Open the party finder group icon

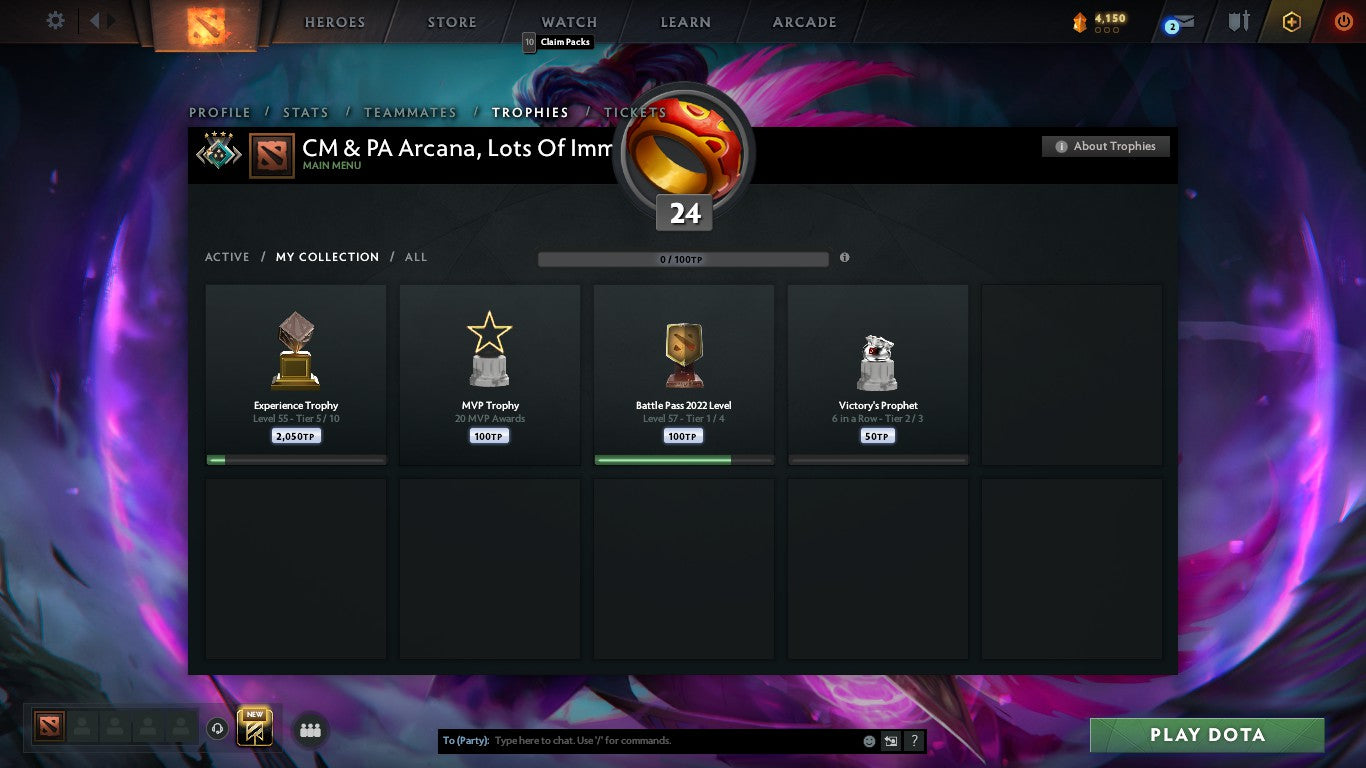tap(310, 730)
